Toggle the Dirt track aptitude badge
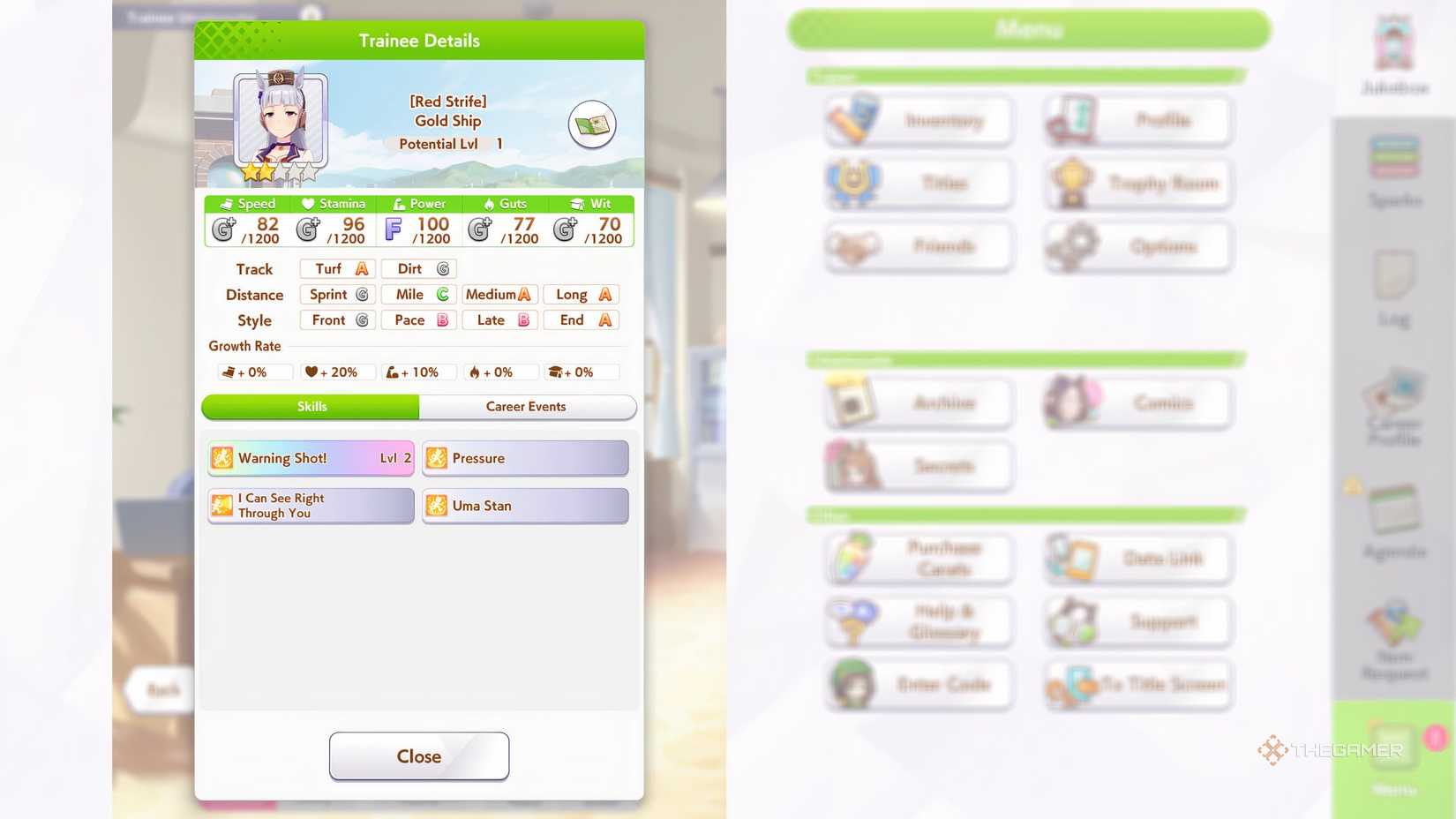The width and height of the screenshot is (1456, 819). click(x=417, y=268)
